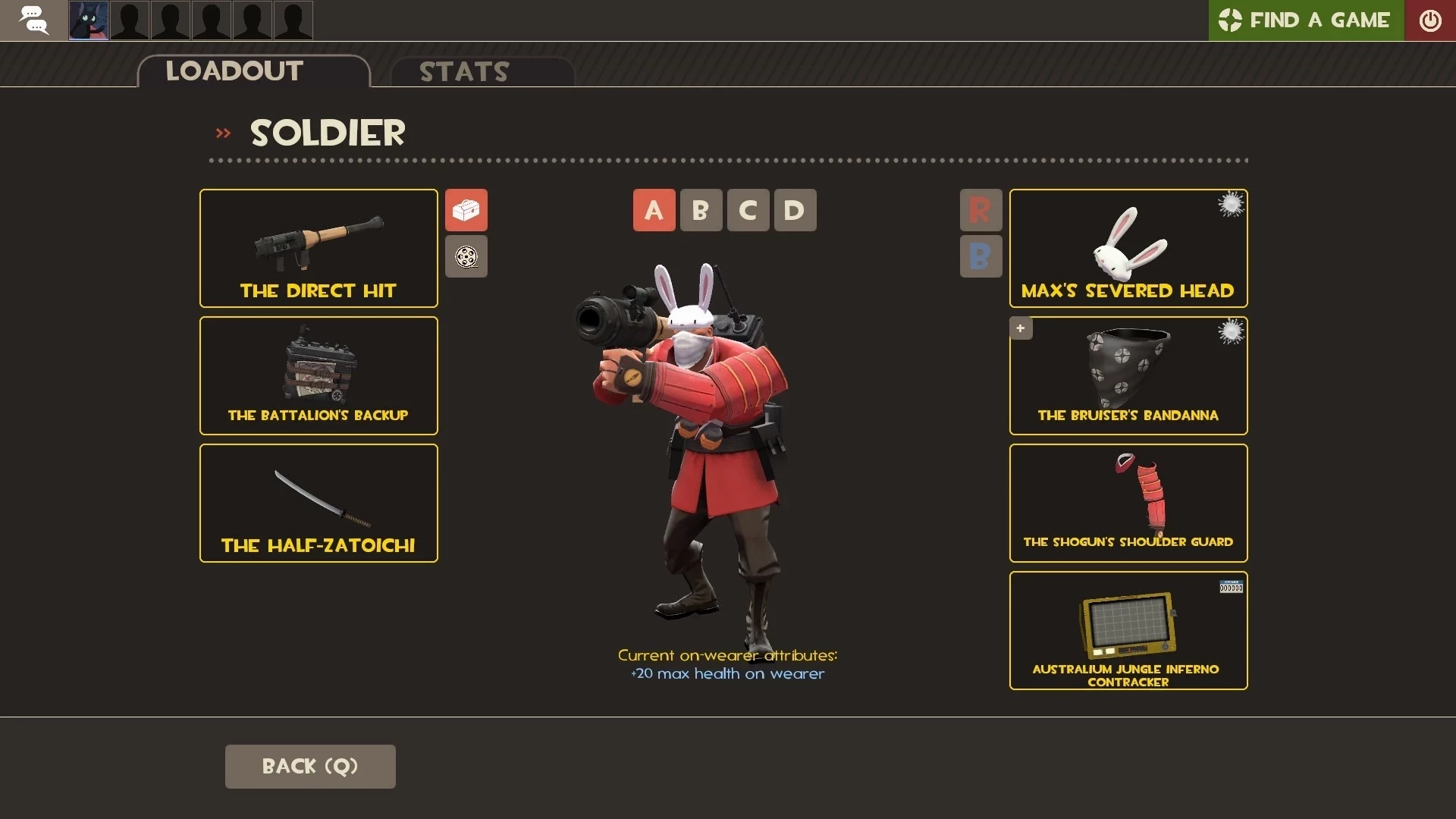Pick The Shogun's Shoulder Guard slot
Image resolution: width=1456 pixels, height=819 pixels.
1128,503
